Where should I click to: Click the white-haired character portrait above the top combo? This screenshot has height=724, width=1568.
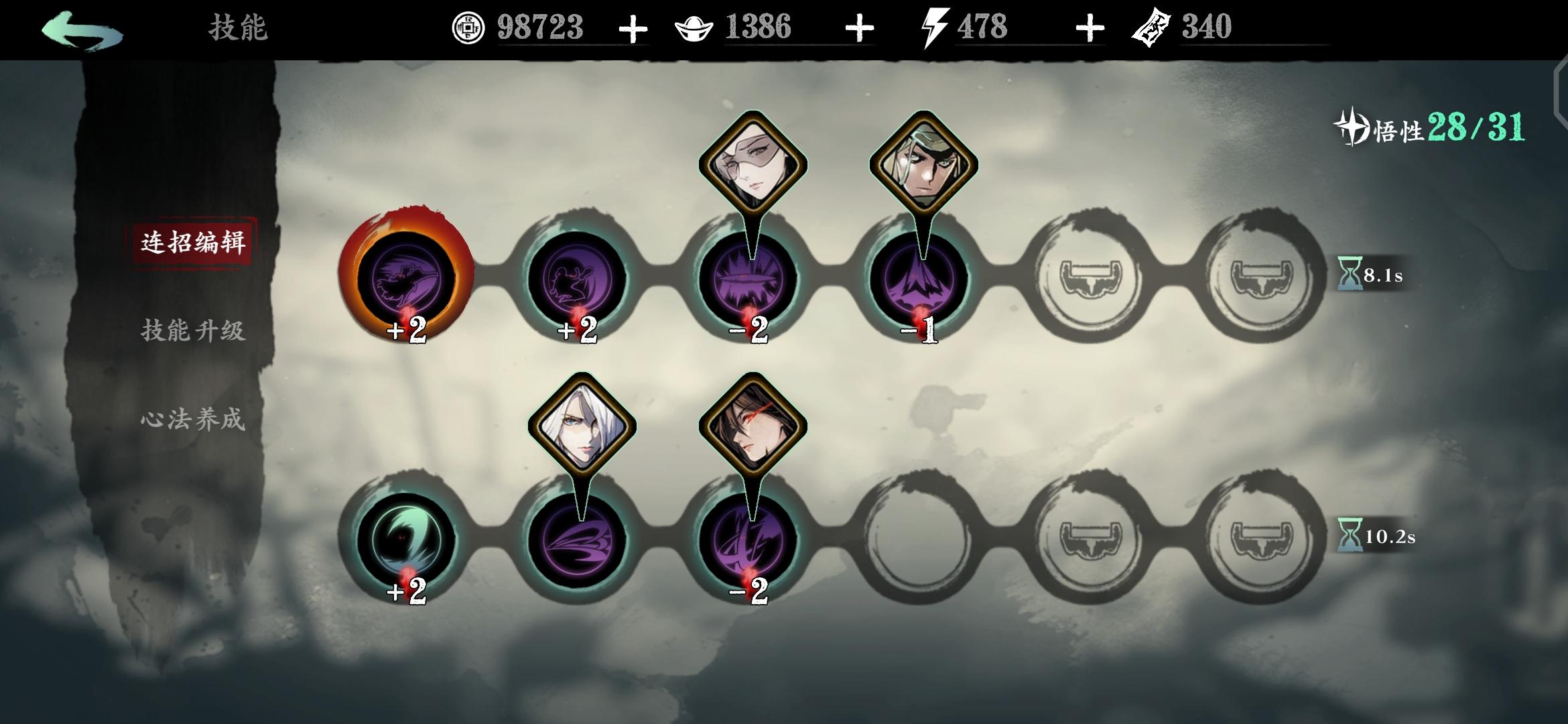click(753, 161)
